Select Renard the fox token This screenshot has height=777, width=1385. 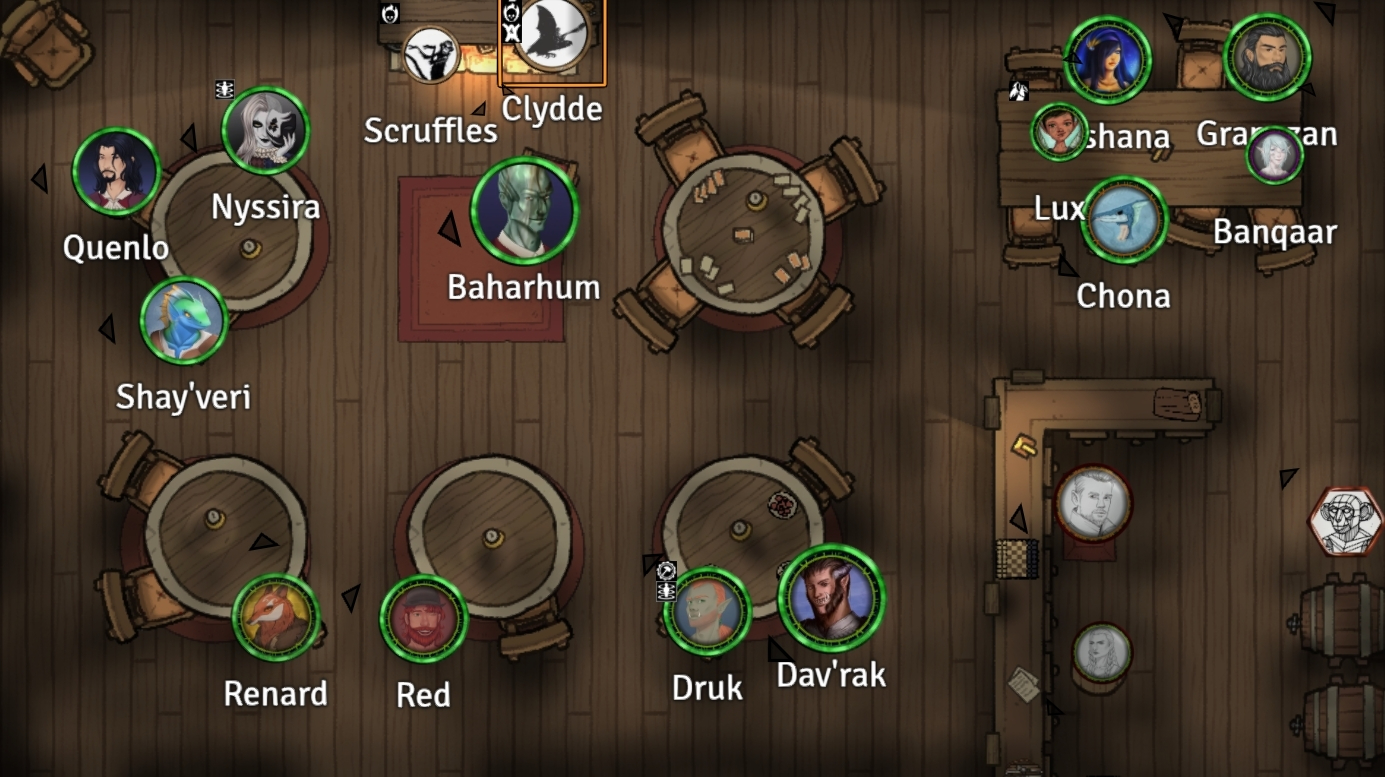[x=276, y=617]
